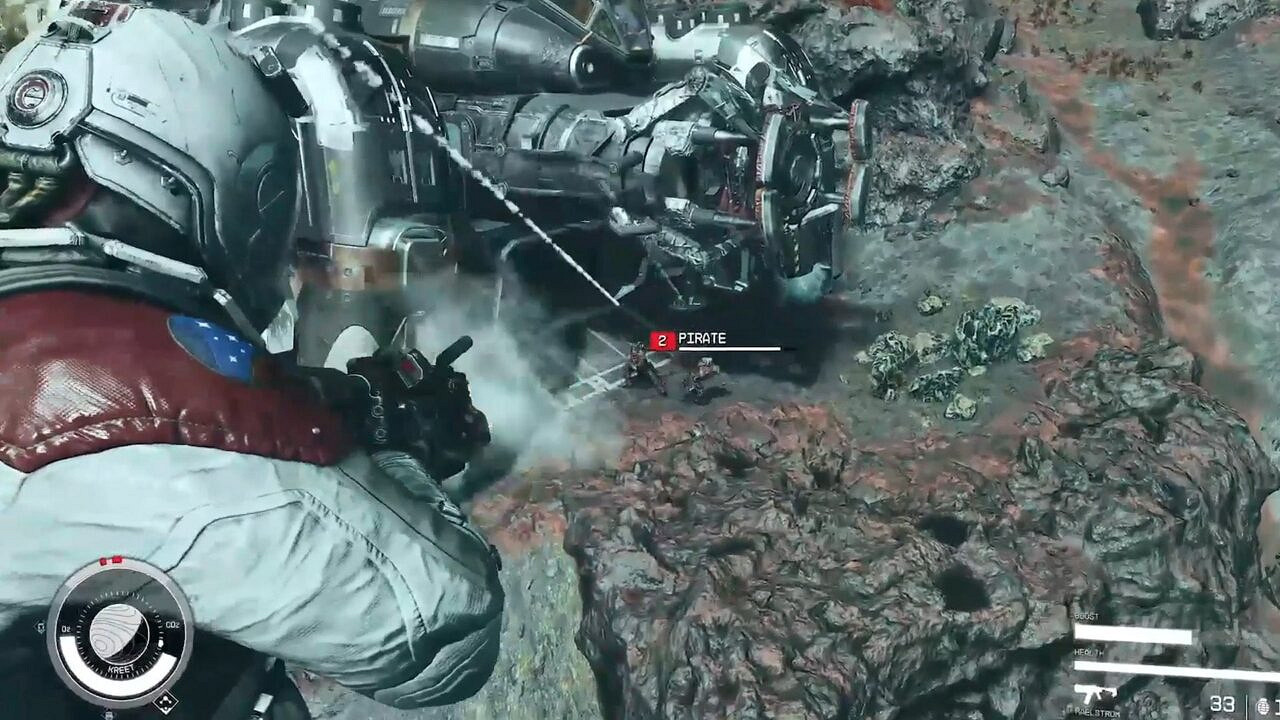Select the MAELSTROM weapon label

[x=1098, y=712]
